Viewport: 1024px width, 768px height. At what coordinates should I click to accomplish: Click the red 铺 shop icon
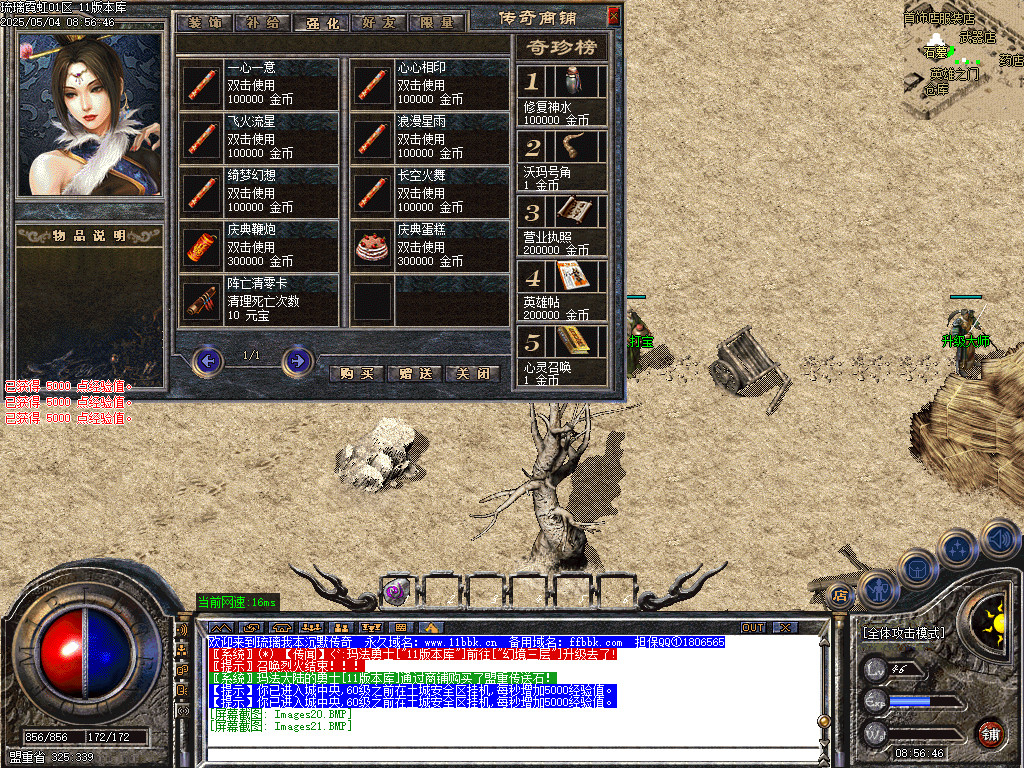point(991,733)
